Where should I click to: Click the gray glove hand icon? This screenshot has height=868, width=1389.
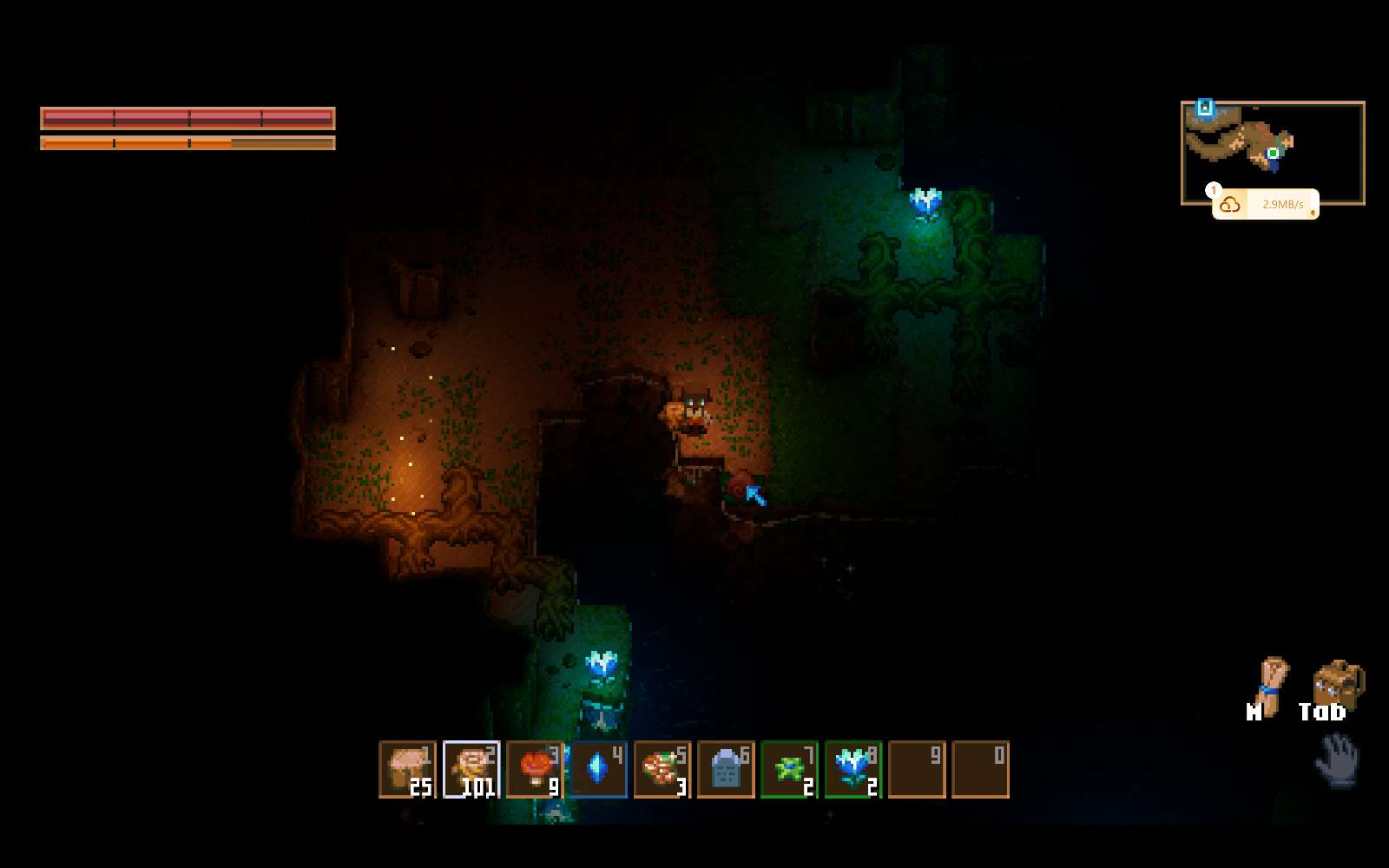pos(1337,759)
